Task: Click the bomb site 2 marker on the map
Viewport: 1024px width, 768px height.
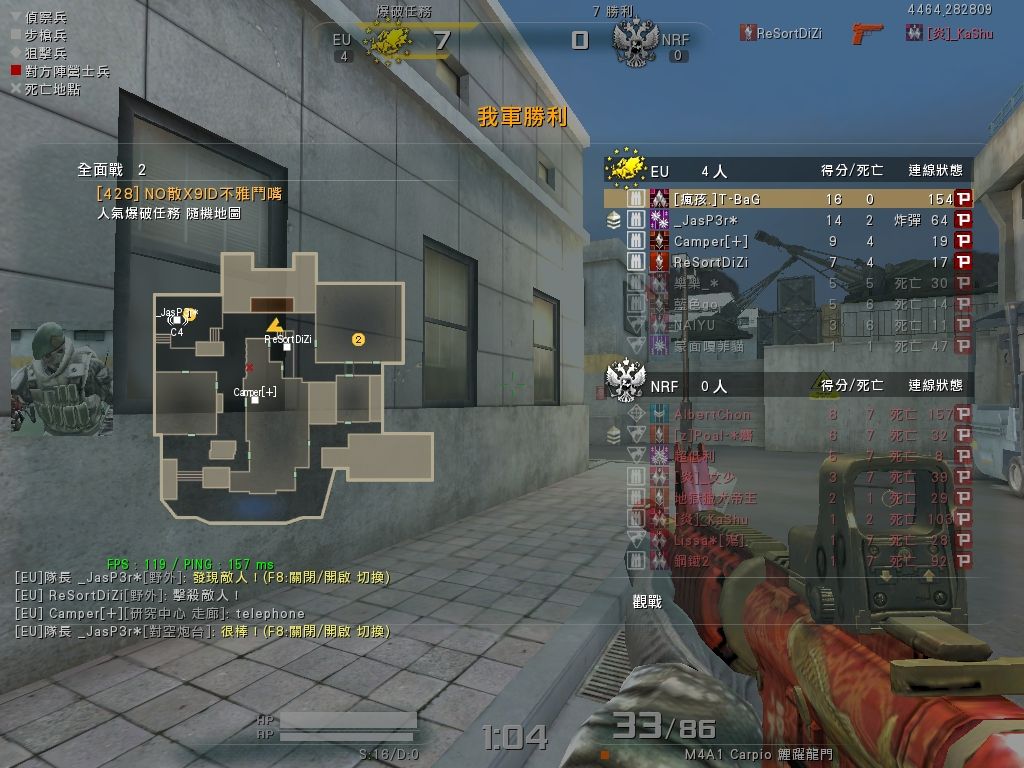Action: tap(358, 340)
